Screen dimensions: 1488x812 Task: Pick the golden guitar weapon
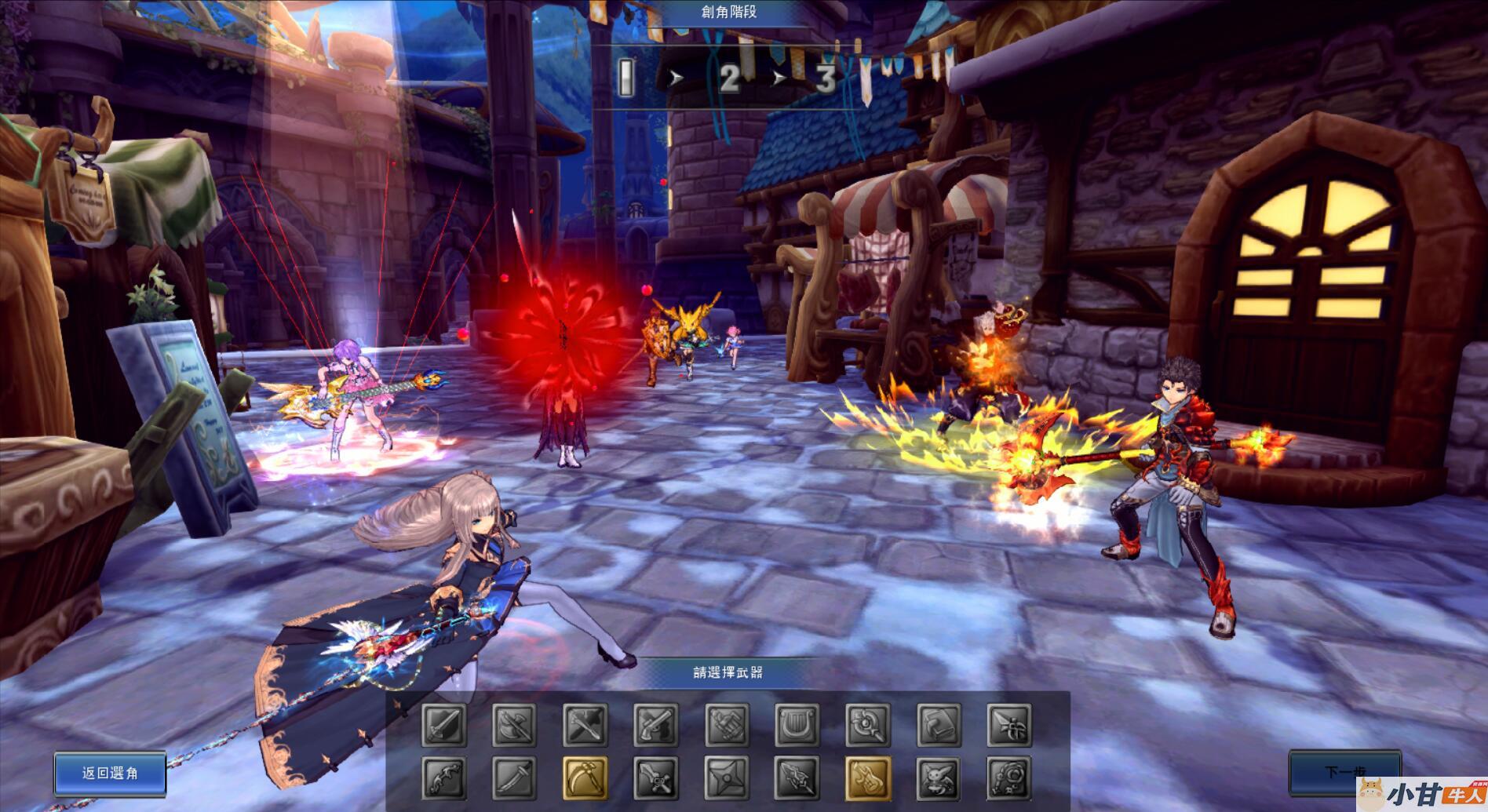coord(868,777)
